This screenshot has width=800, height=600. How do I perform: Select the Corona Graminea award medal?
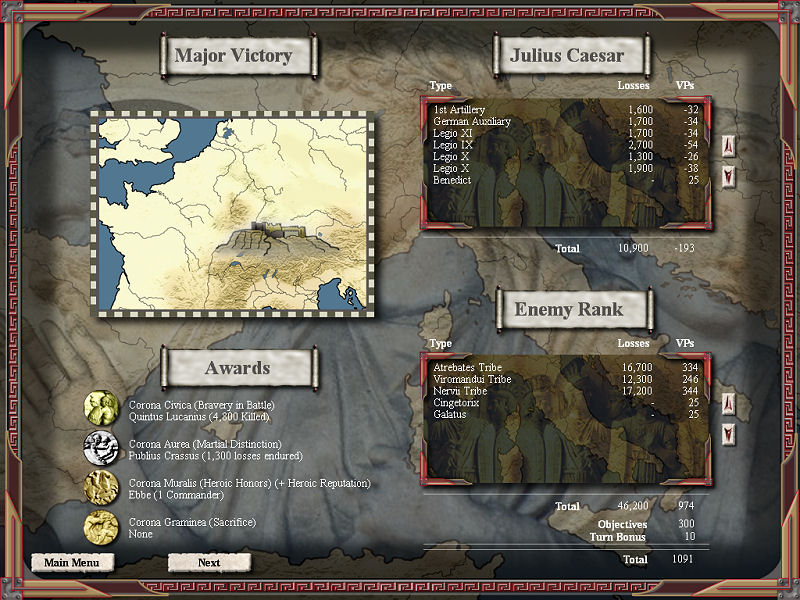tap(100, 525)
